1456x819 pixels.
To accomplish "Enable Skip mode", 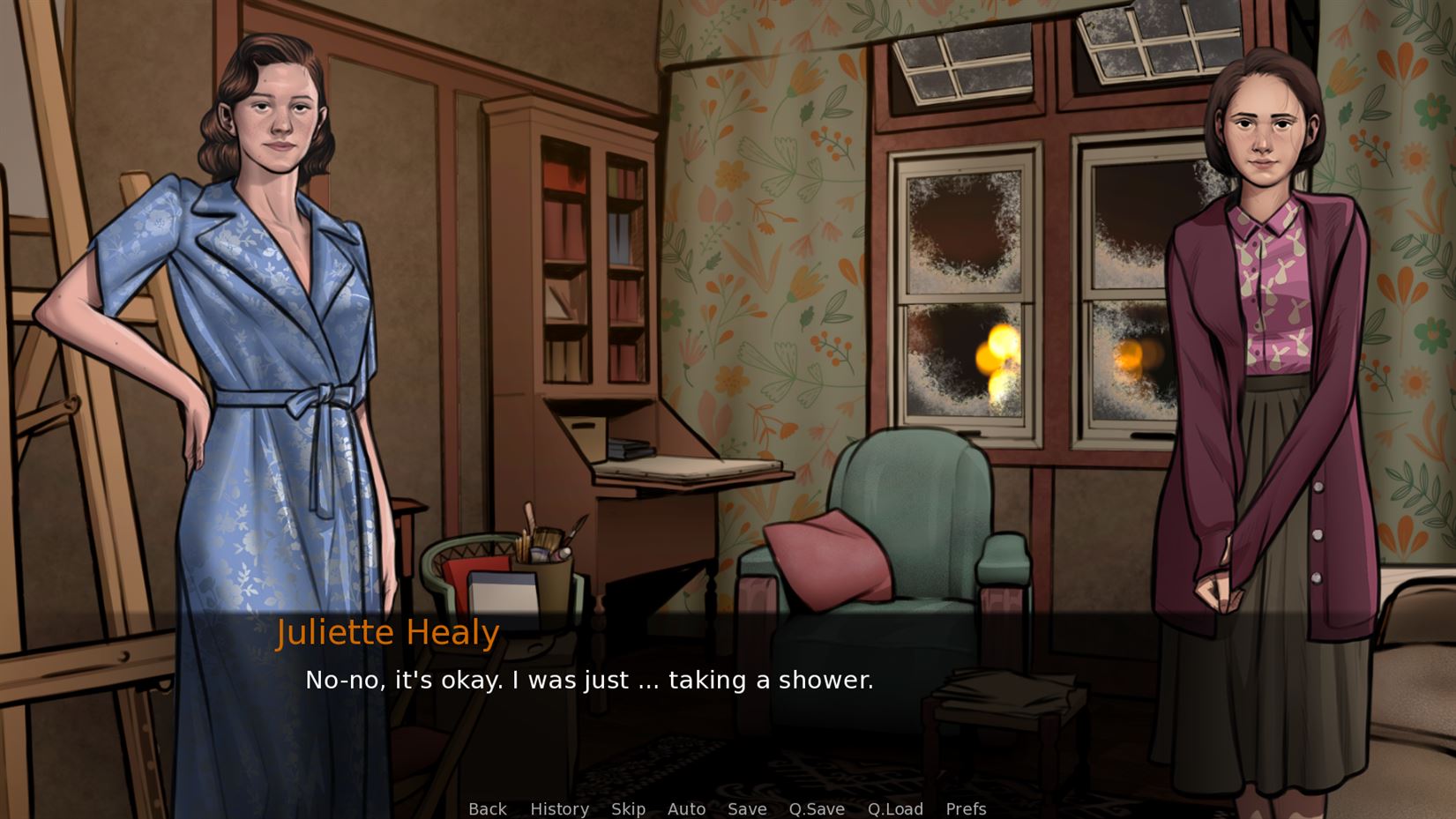I will pos(629,809).
